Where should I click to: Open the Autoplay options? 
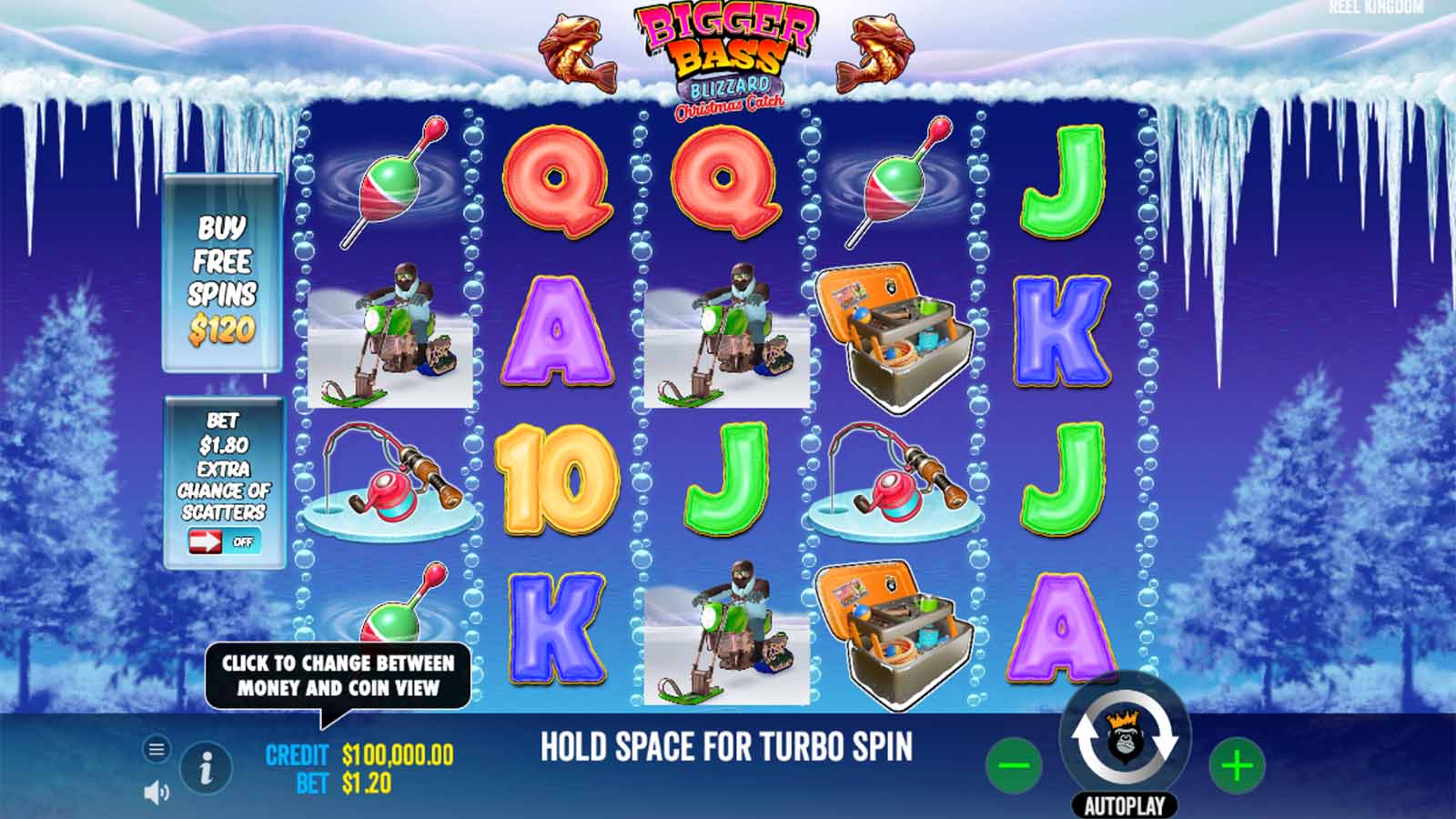(1125, 805)
